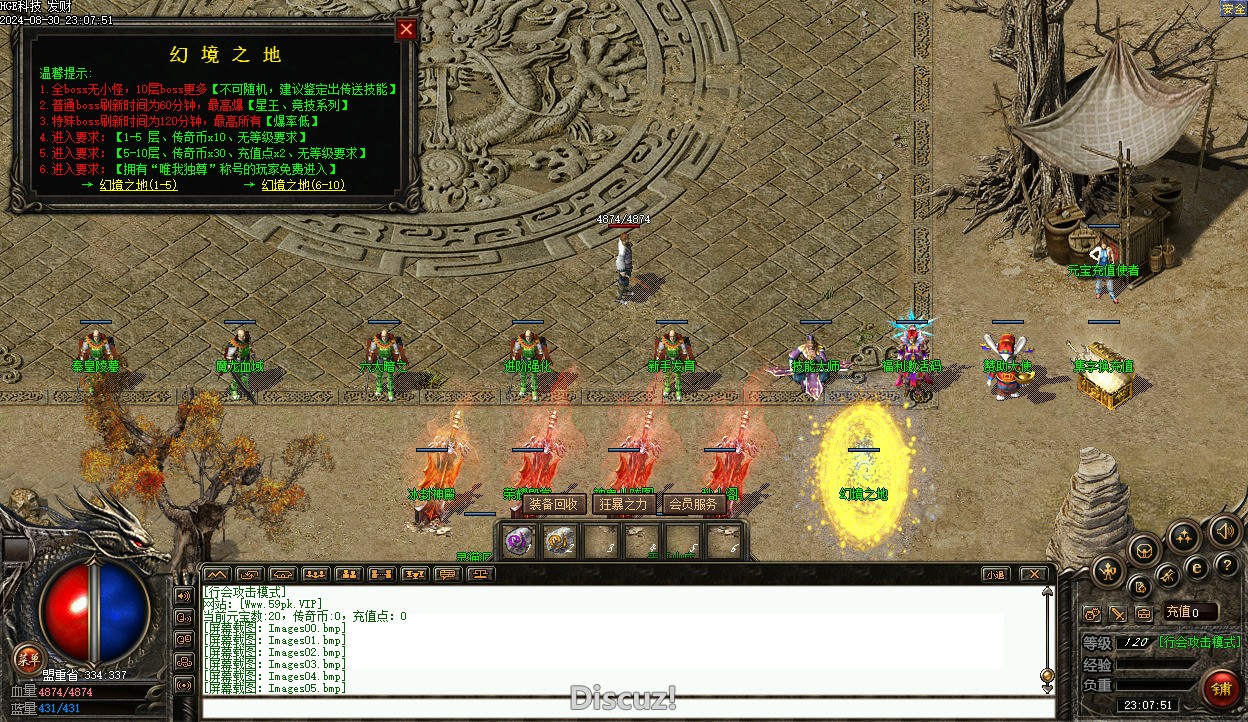Click the round 'e' icon button
Viewport: 1248px width, 722px height.
pos(1196,567)
